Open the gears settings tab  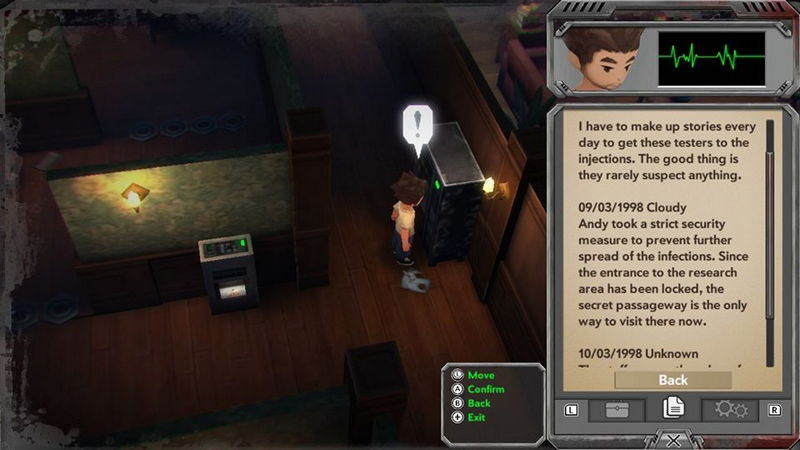729,410
